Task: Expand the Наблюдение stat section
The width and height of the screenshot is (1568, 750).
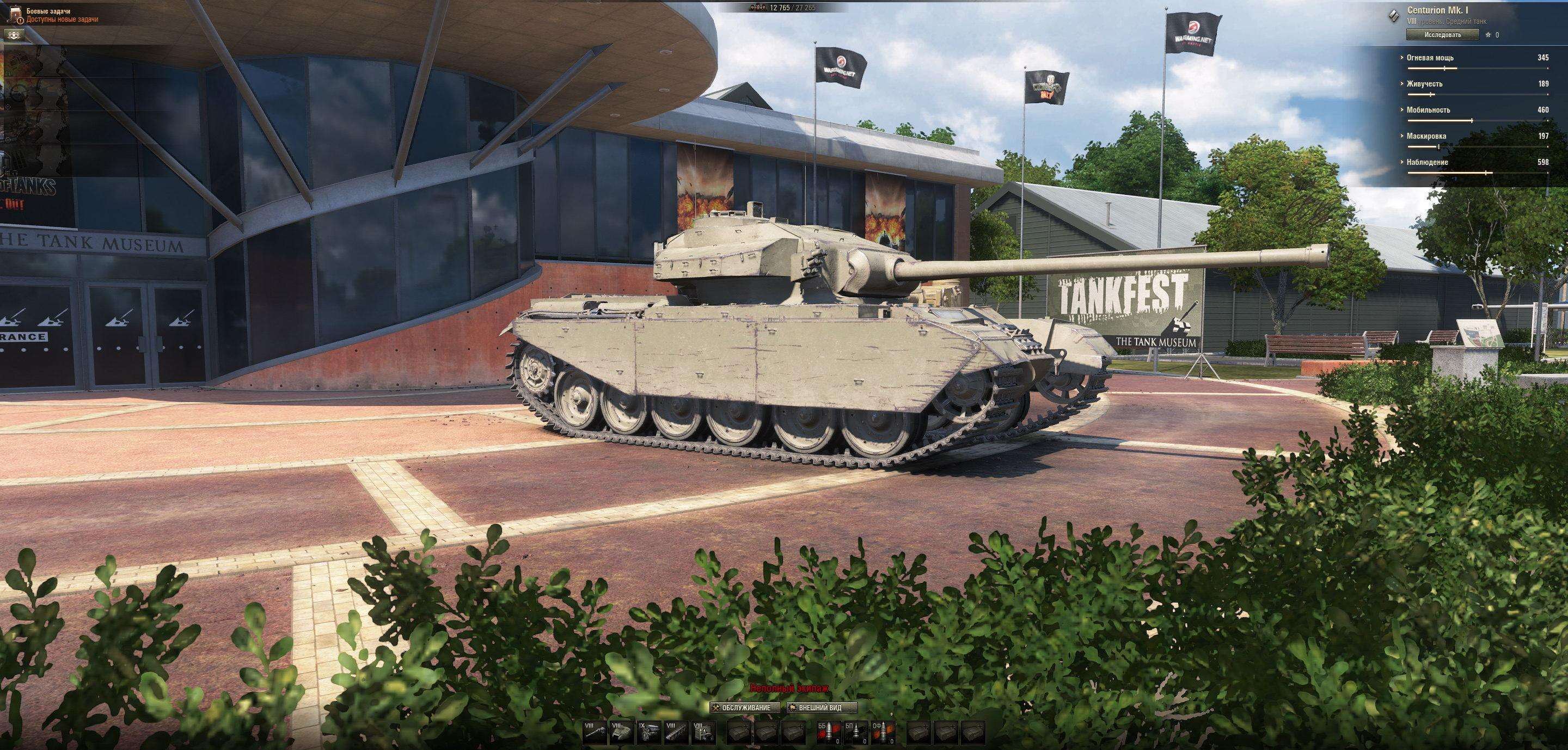Action: 1477,162
